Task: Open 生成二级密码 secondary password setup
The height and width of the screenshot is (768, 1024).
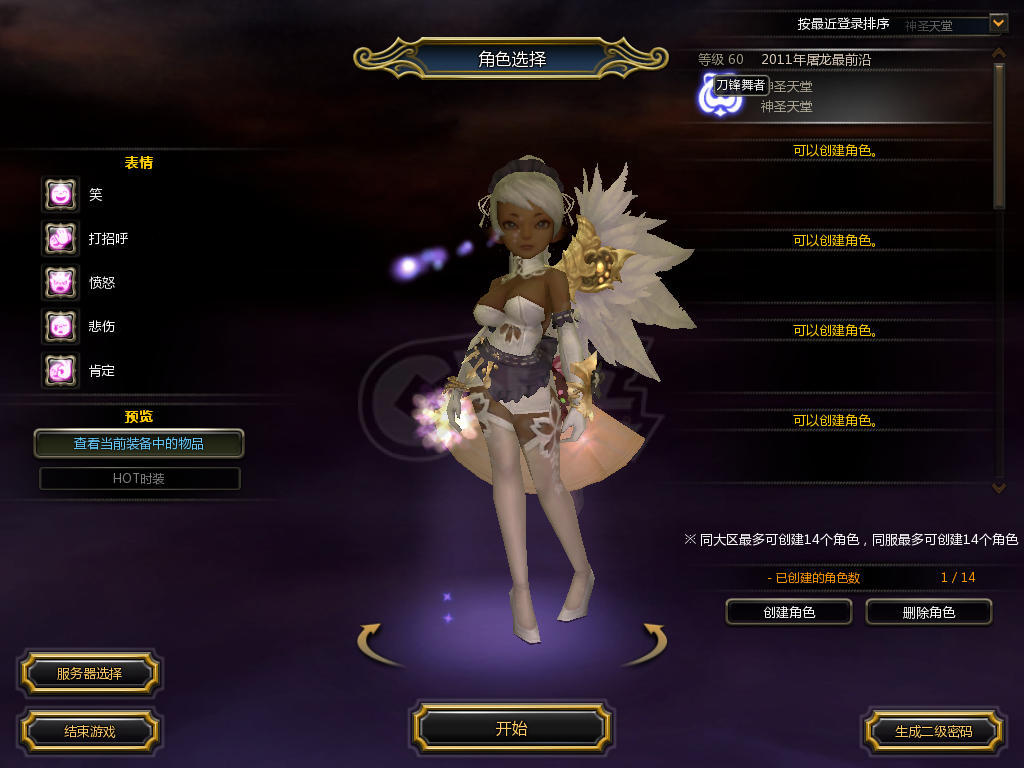Action: point(933,731)
